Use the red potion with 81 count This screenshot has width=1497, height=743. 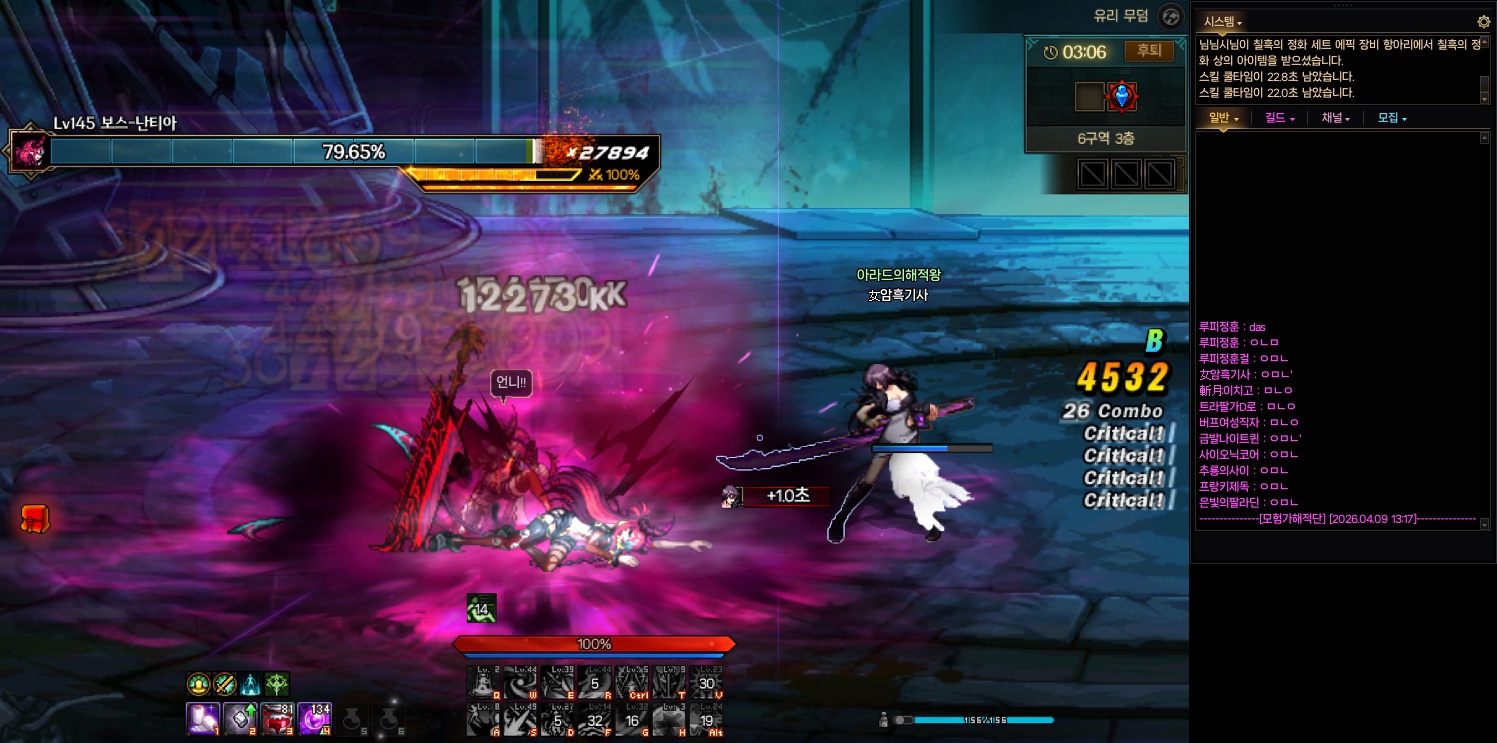pyautogui.click(x=277, y=719)
